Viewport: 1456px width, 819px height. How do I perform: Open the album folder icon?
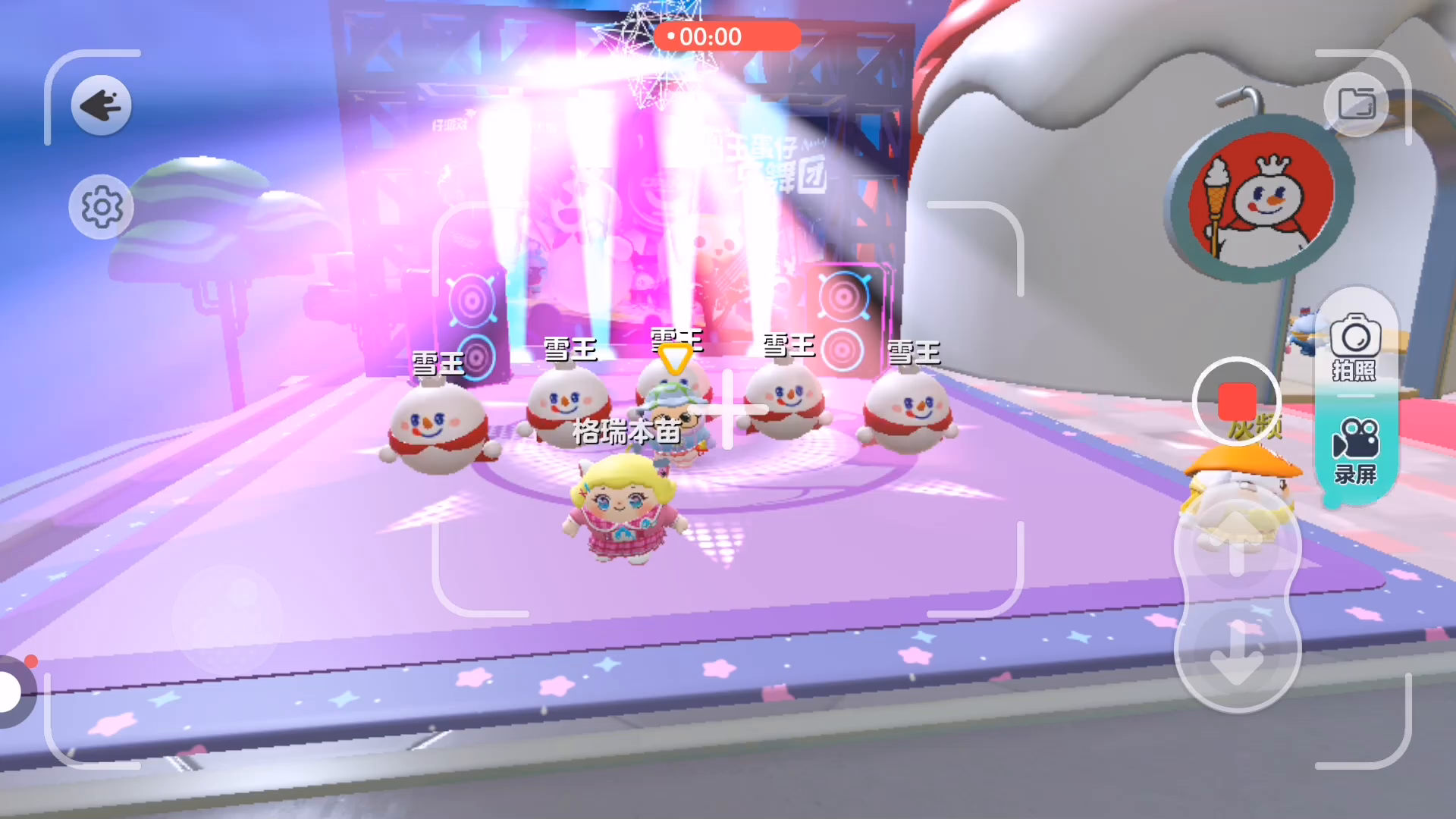pyautogui.click(x=1357, y=104)
